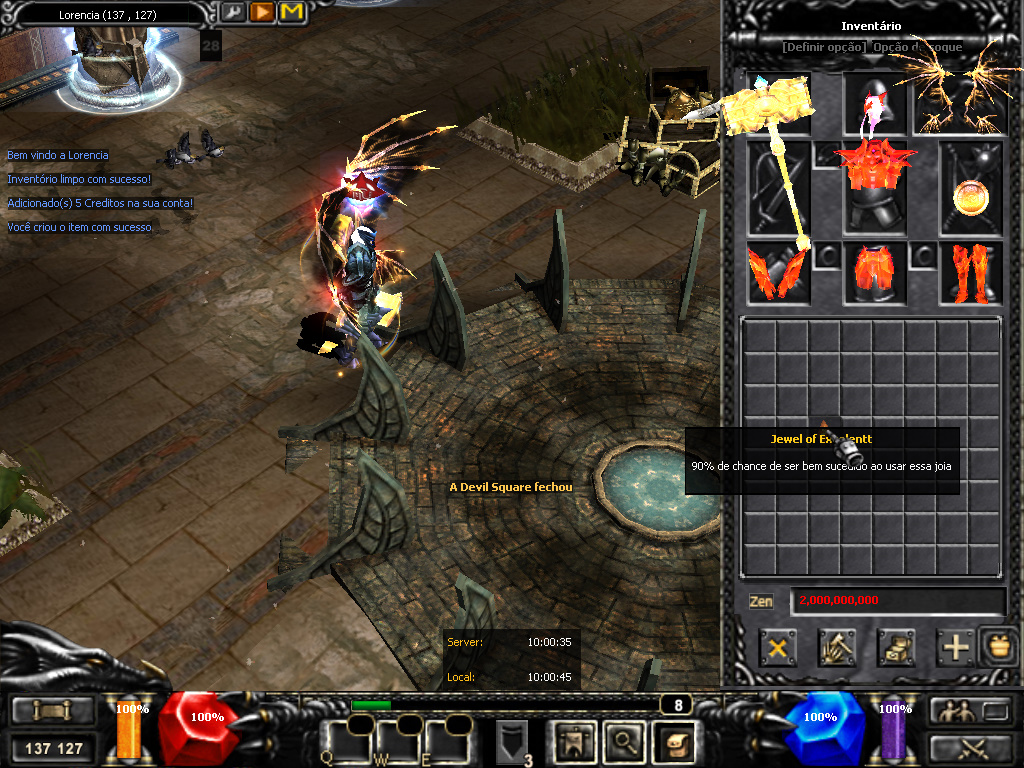Select the equipped red armor slot

pos(874,188)
